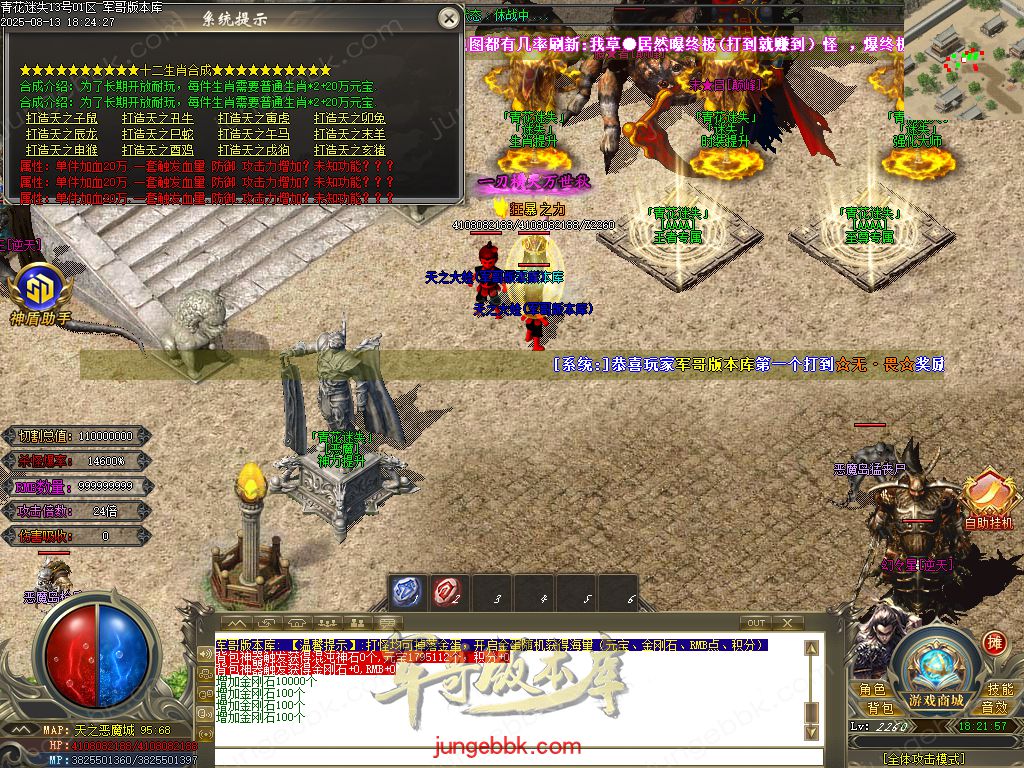Viewport: 1024px width, 768px height.
Task: Choose the 打造天之亥猪 link
Action: click(x=350, y=150)
